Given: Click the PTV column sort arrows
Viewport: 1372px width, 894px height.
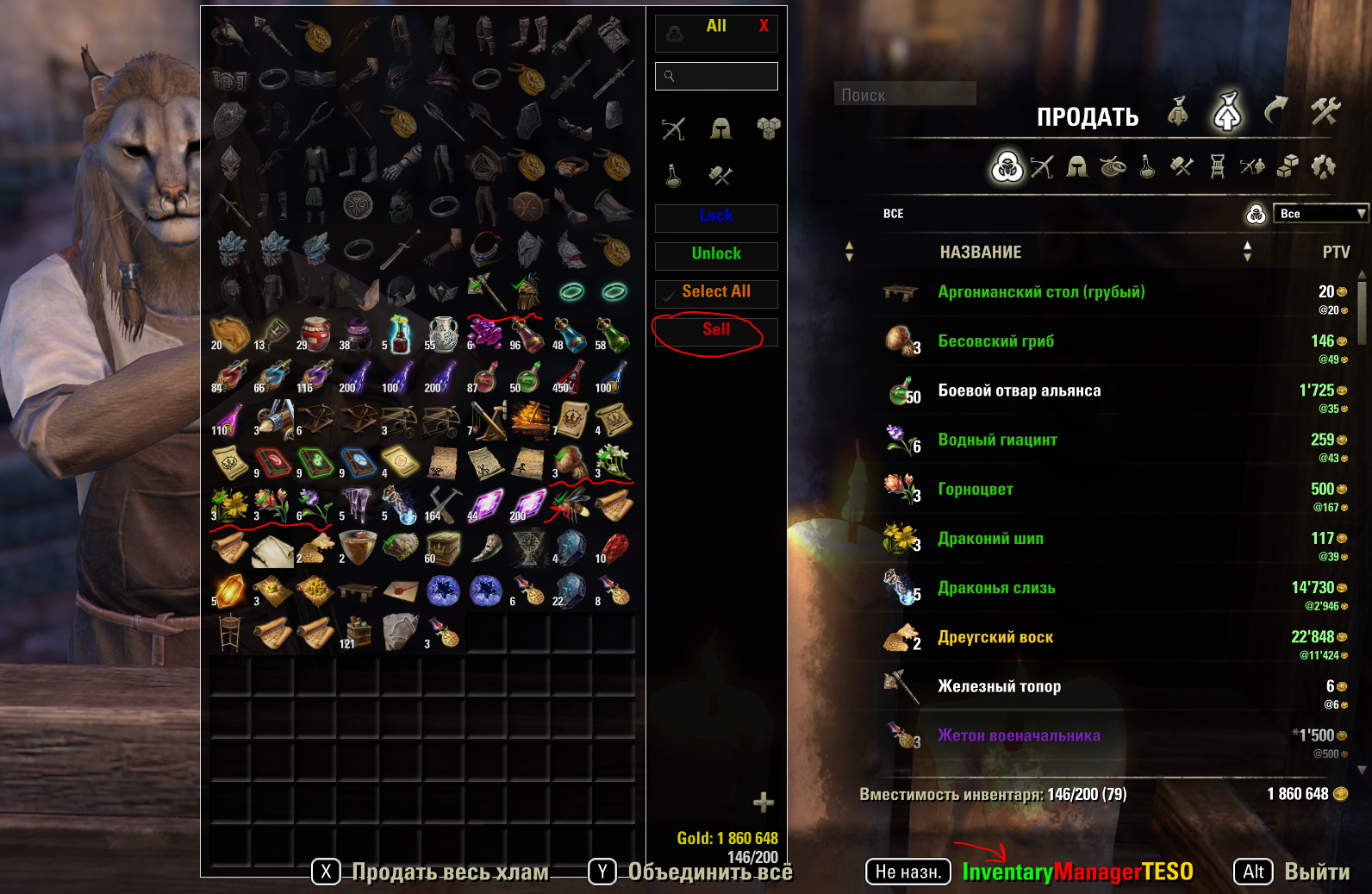Looking at the screenshot, I should tap(1247, 253).
